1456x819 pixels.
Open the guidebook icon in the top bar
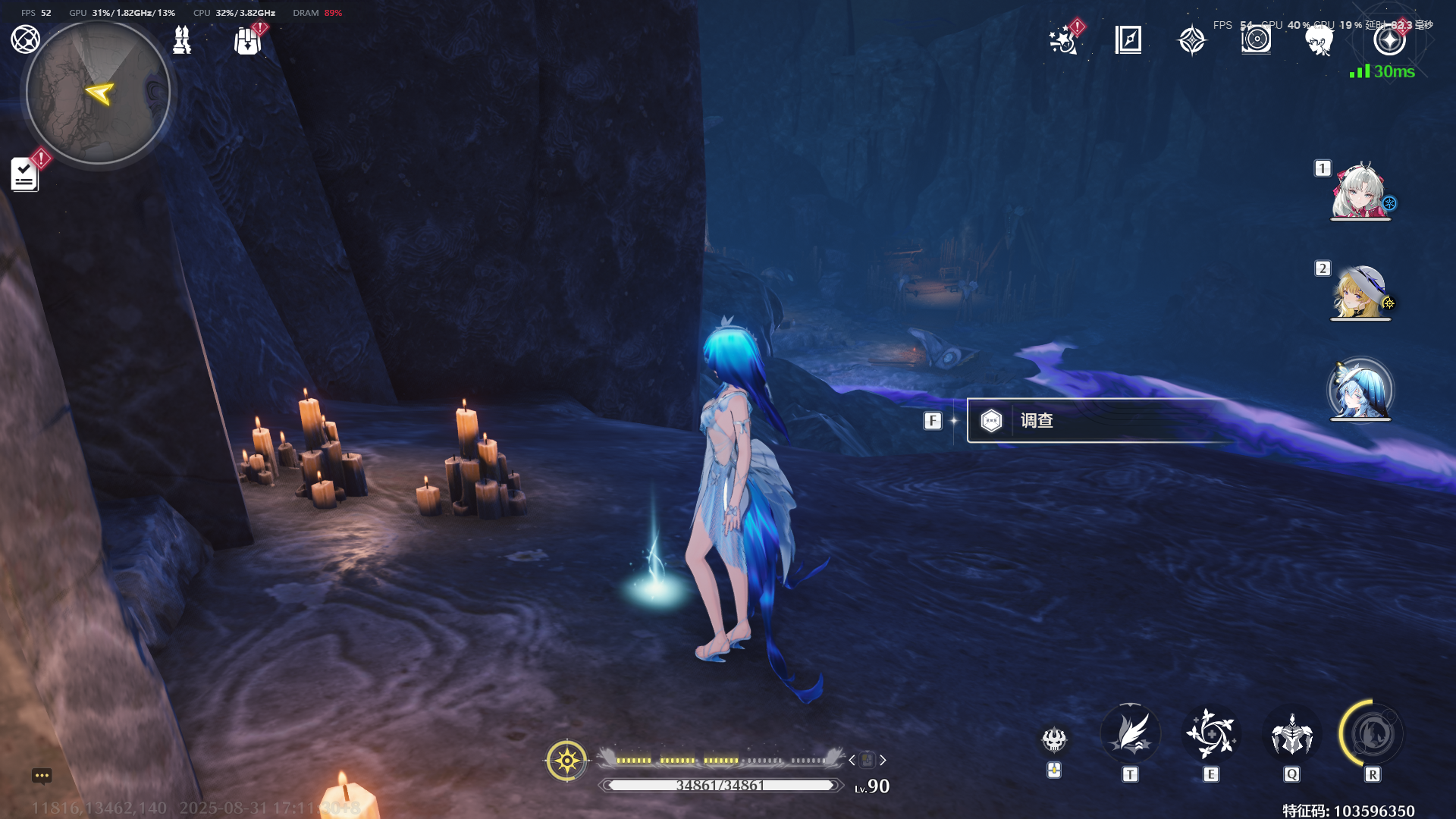[1128, 39]
